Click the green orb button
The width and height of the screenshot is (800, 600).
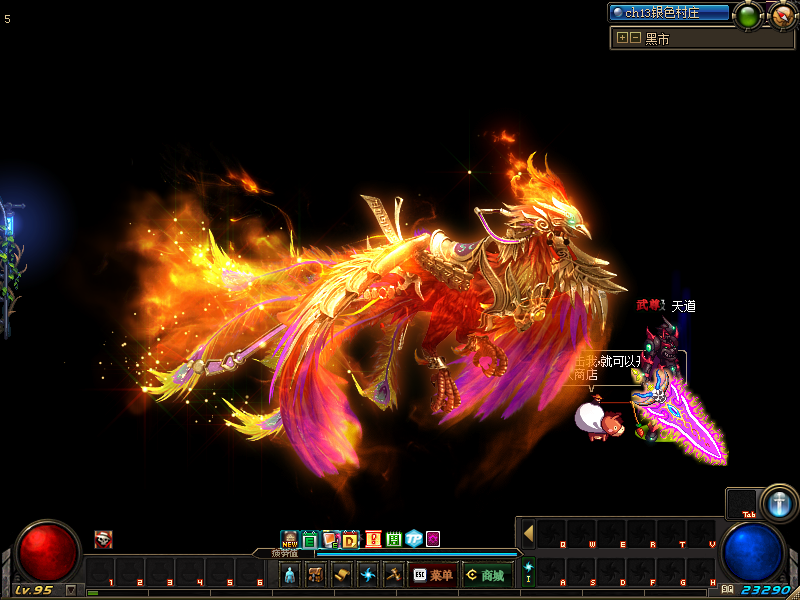point(747,15)
